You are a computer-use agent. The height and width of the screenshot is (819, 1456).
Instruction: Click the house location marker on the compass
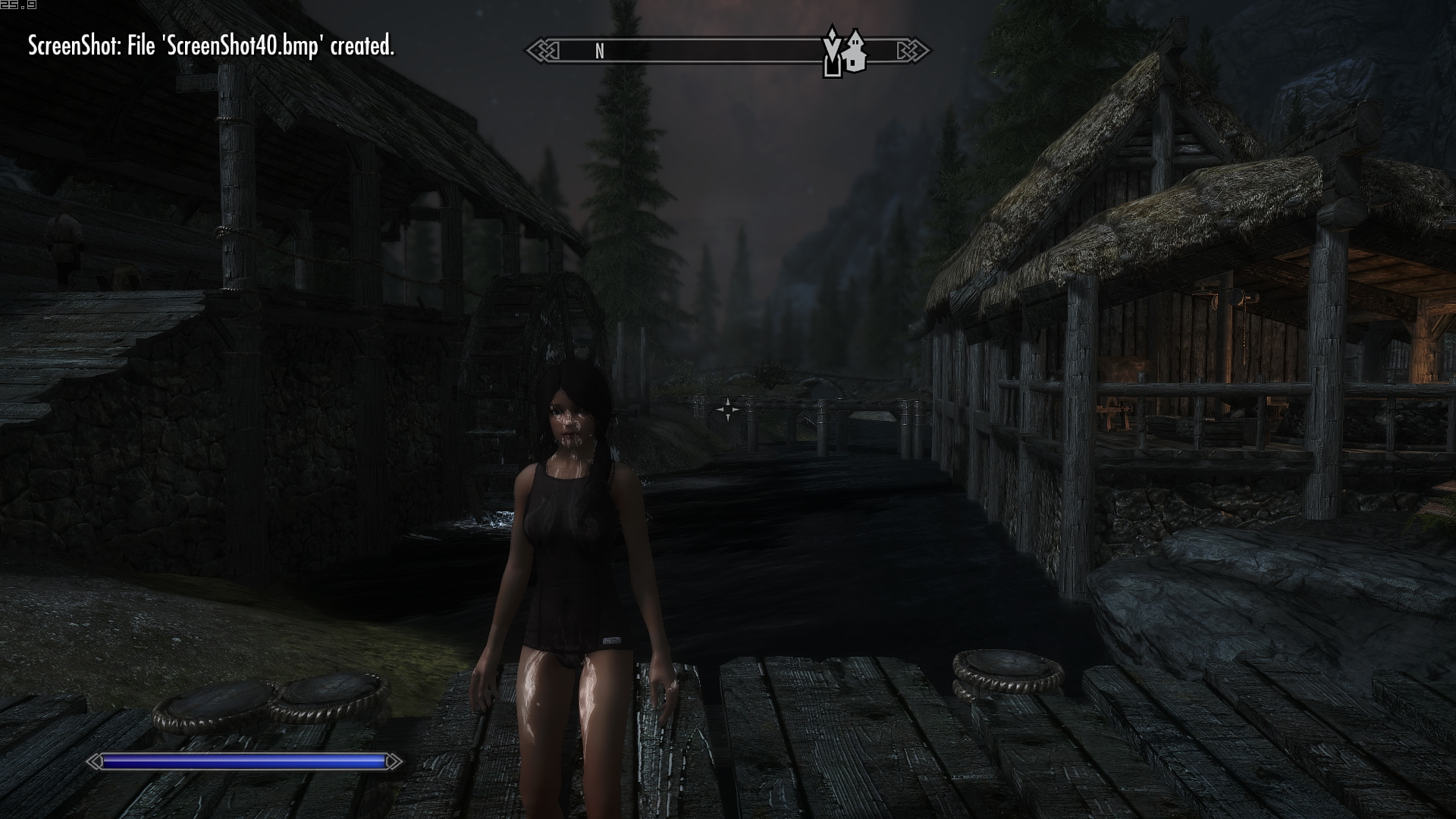(855, 53)
